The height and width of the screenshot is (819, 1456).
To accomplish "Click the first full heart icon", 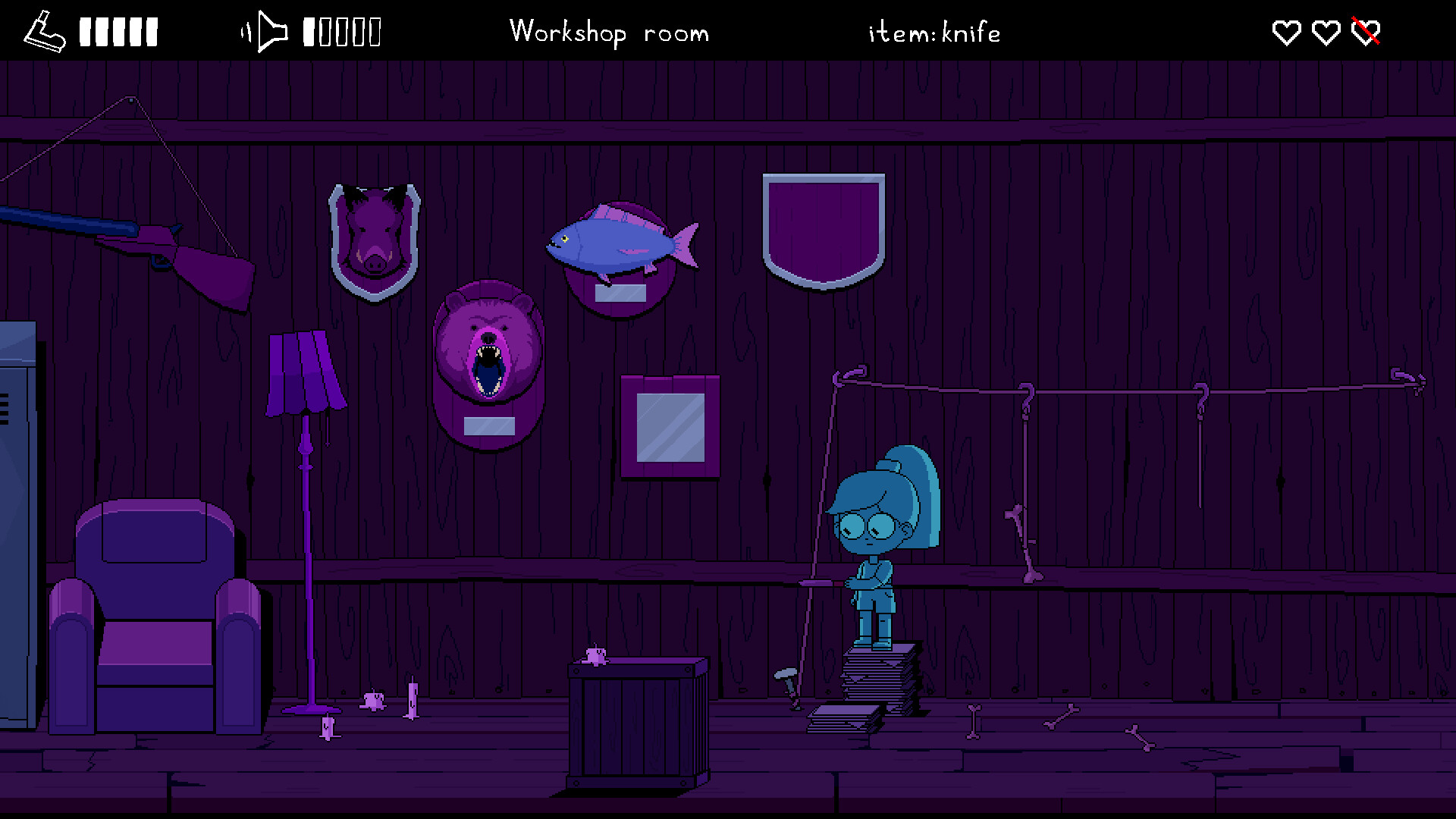I will pos(1286,32).
